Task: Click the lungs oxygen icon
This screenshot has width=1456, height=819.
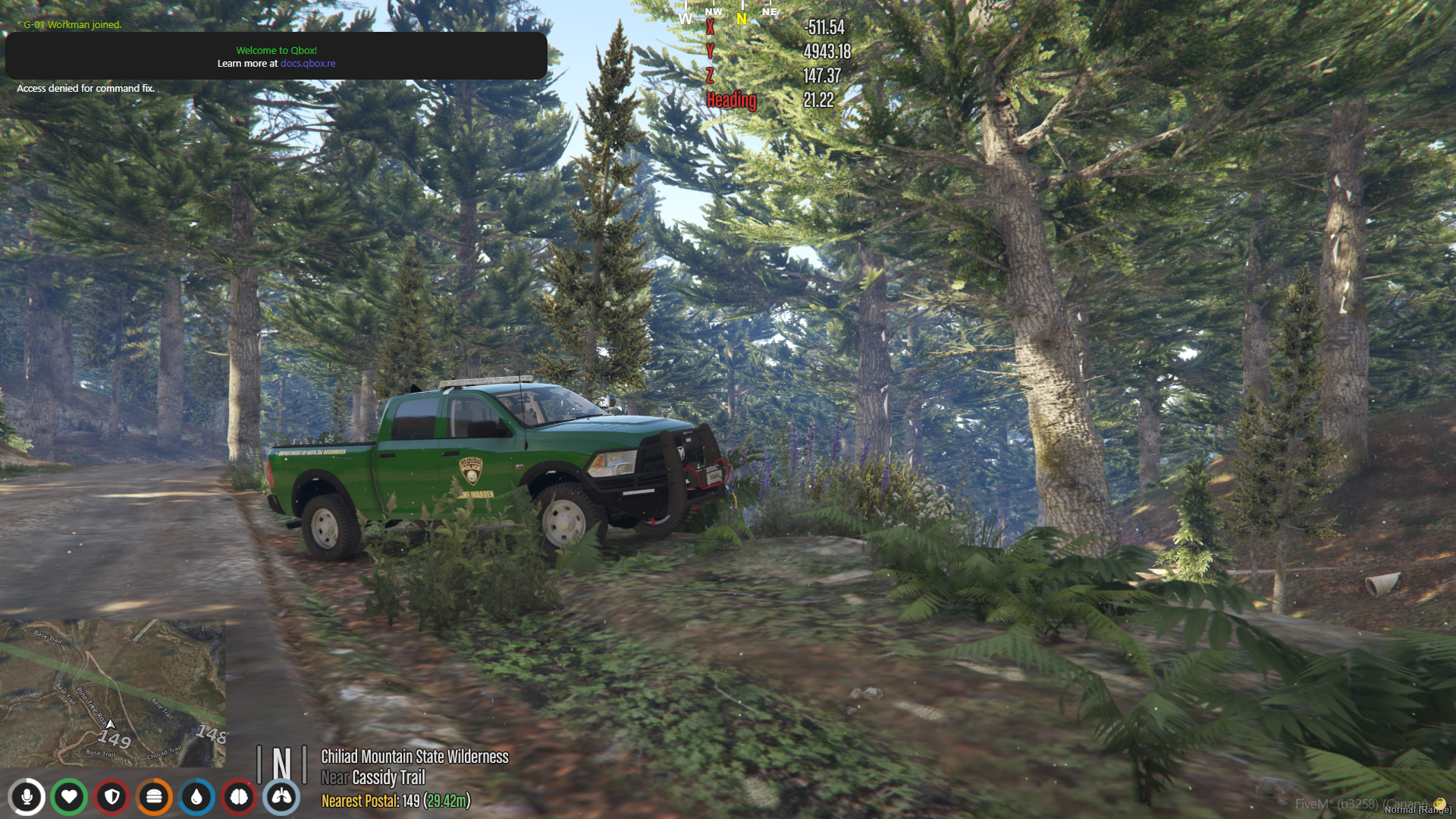Action: [x=281, y=797]
